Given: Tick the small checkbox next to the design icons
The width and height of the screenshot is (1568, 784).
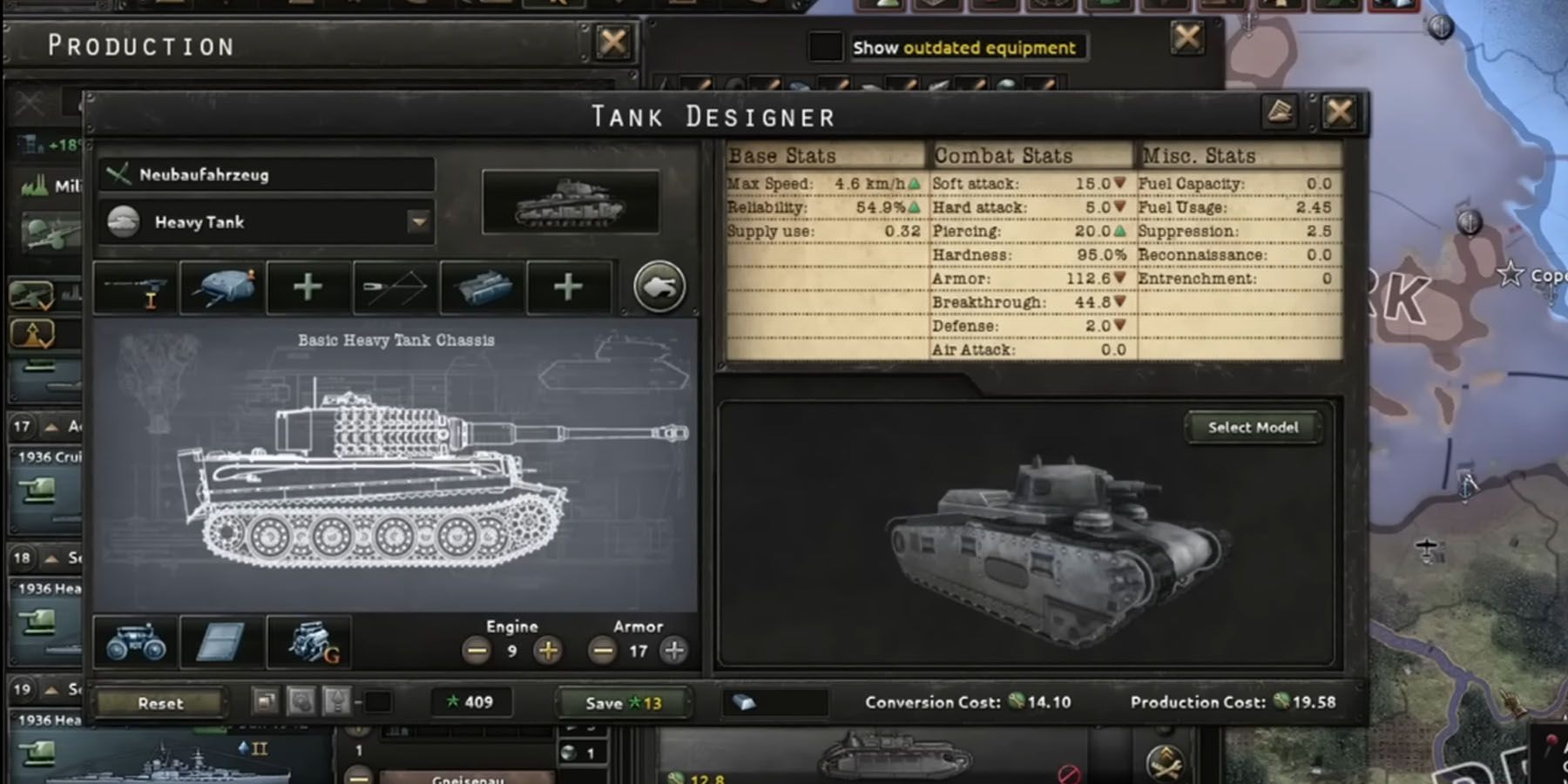Looking at the screenshot, I should tap(378, 701).
